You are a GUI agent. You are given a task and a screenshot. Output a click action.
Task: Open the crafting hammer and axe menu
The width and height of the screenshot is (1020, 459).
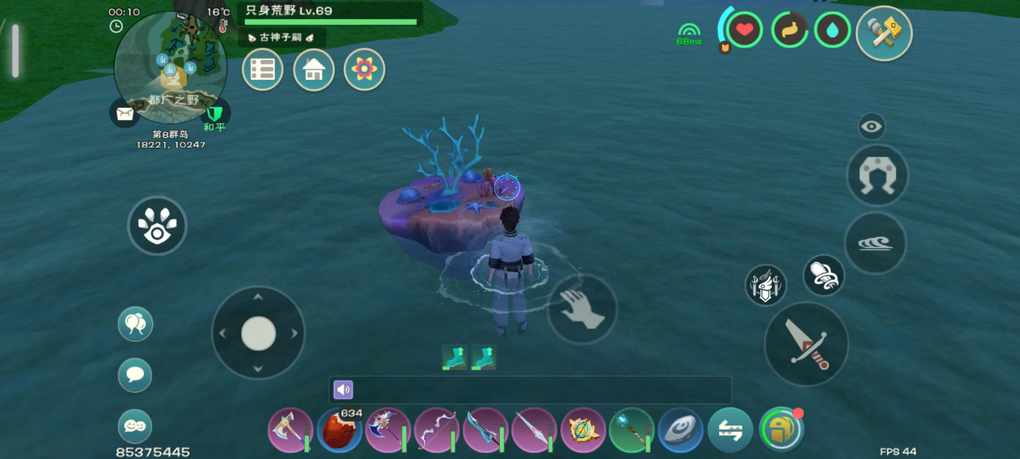tap(884, 33)
